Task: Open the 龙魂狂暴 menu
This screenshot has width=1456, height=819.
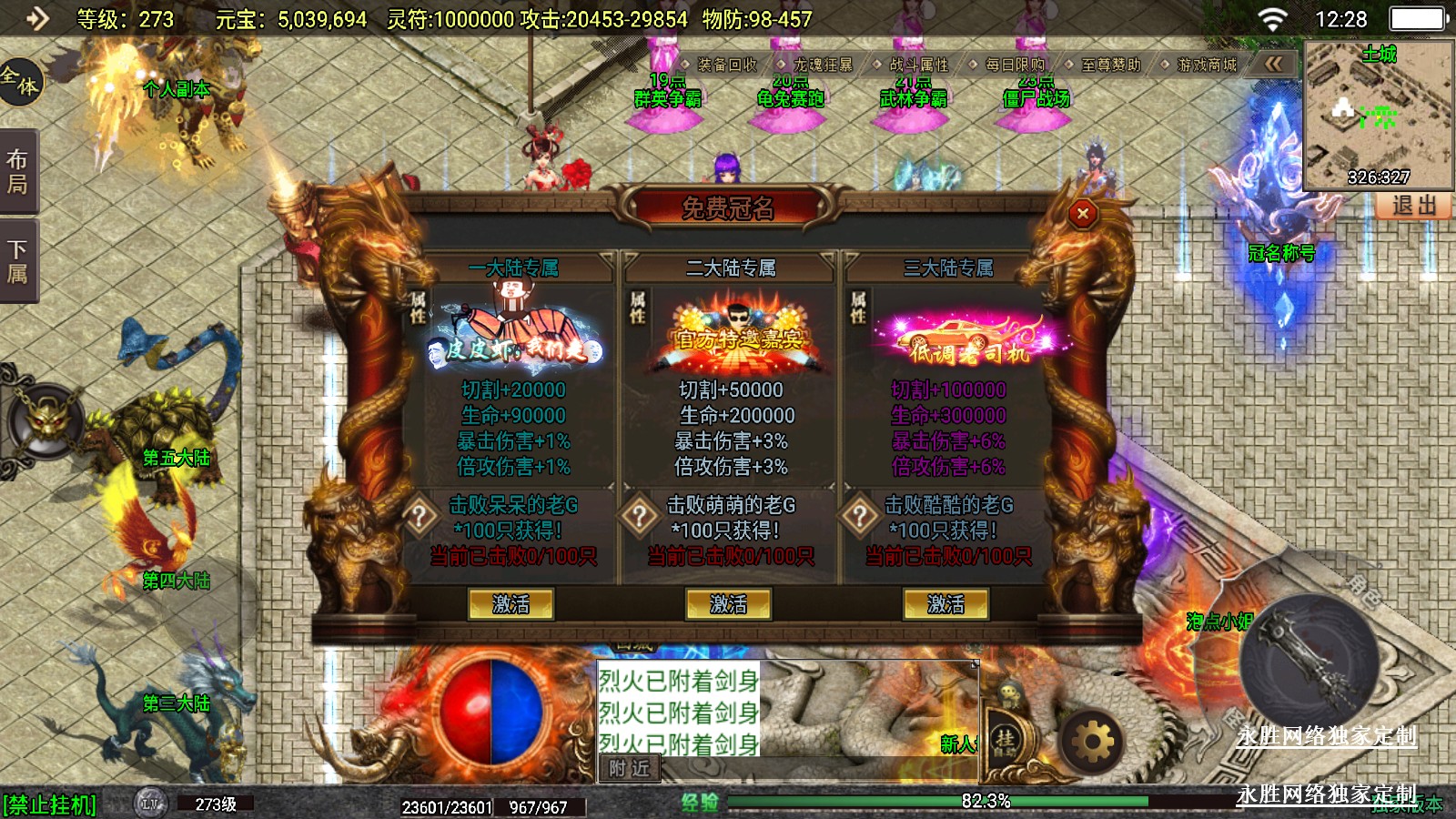Action: 822,65
